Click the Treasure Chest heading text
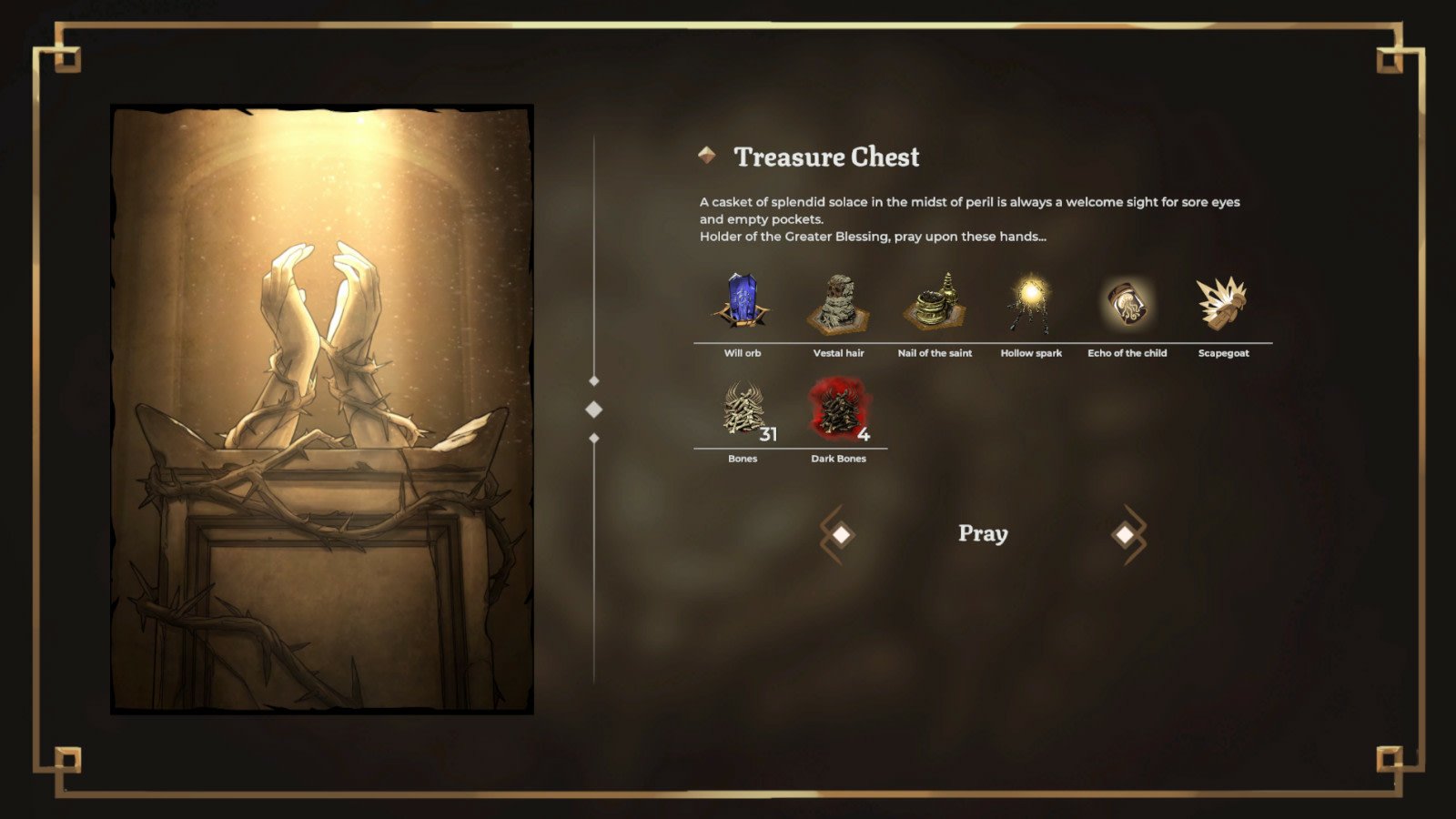Screen dimensions: 1456x819 pyautogui.click(x=826, y=157)
